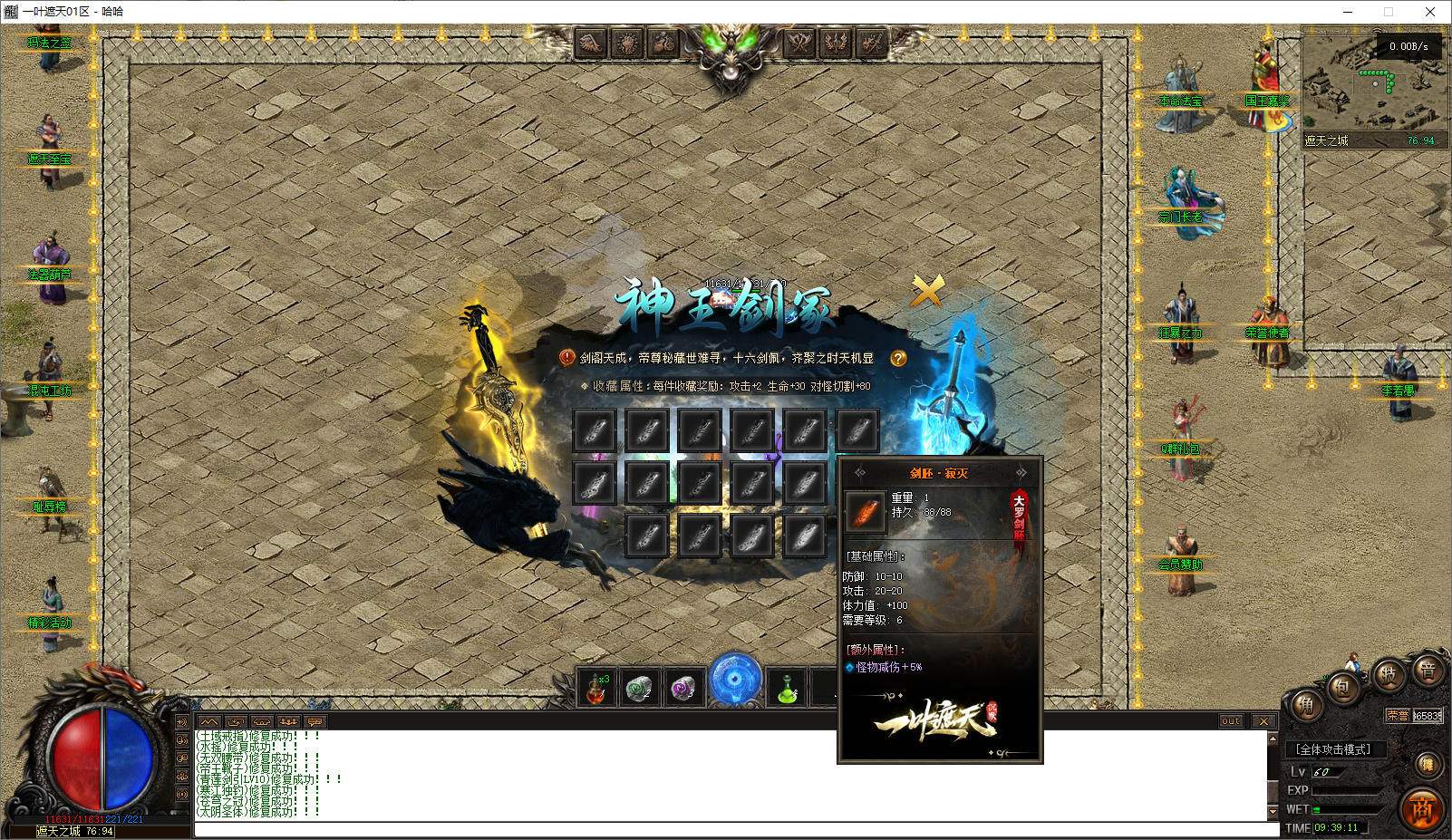This screenshot has width=1452, height=840.
Task: Click the speech bubble chat channel tab
Action: (315, 721)
